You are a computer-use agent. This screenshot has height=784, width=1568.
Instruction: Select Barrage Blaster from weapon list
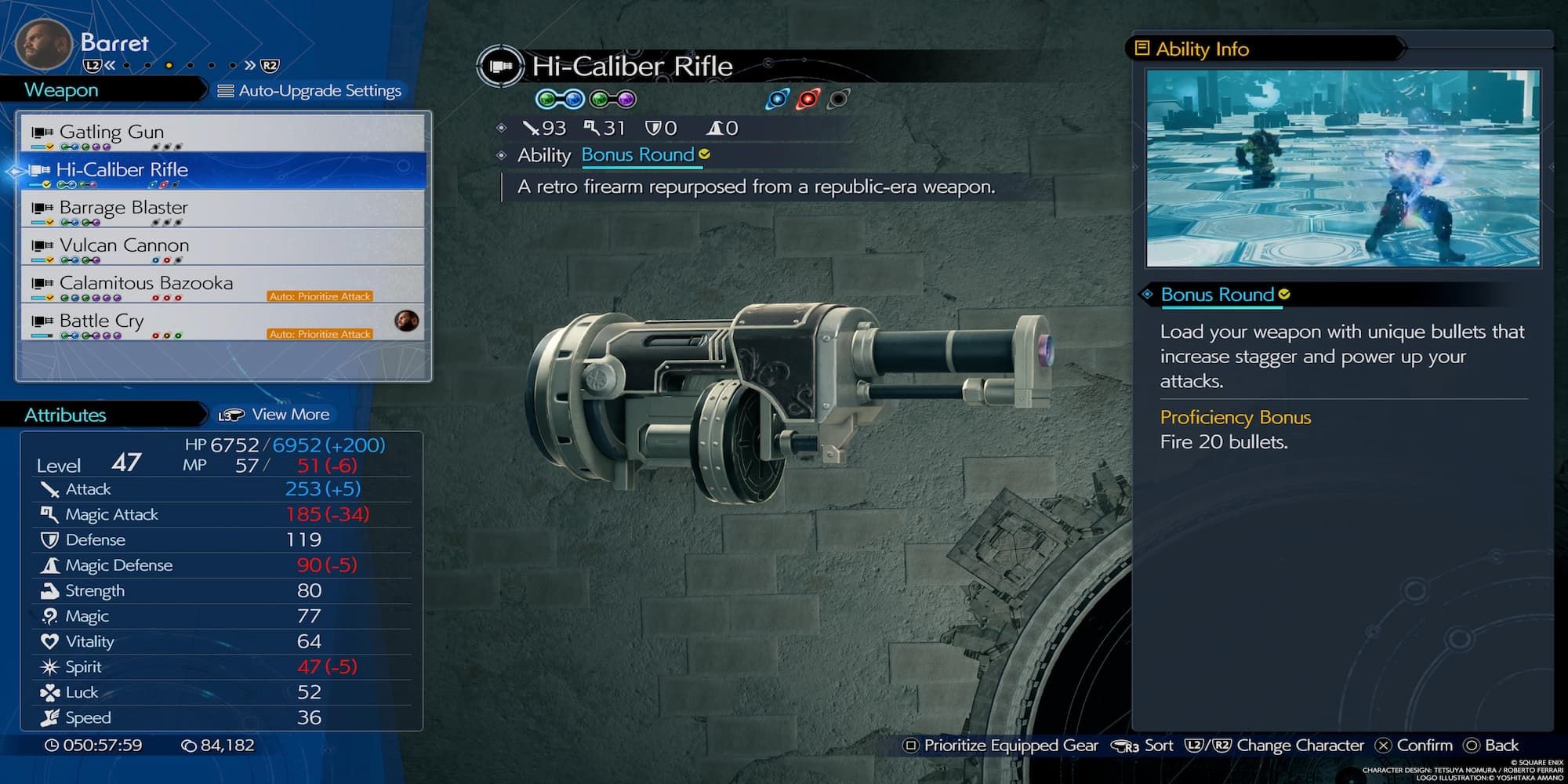(123, 208)
